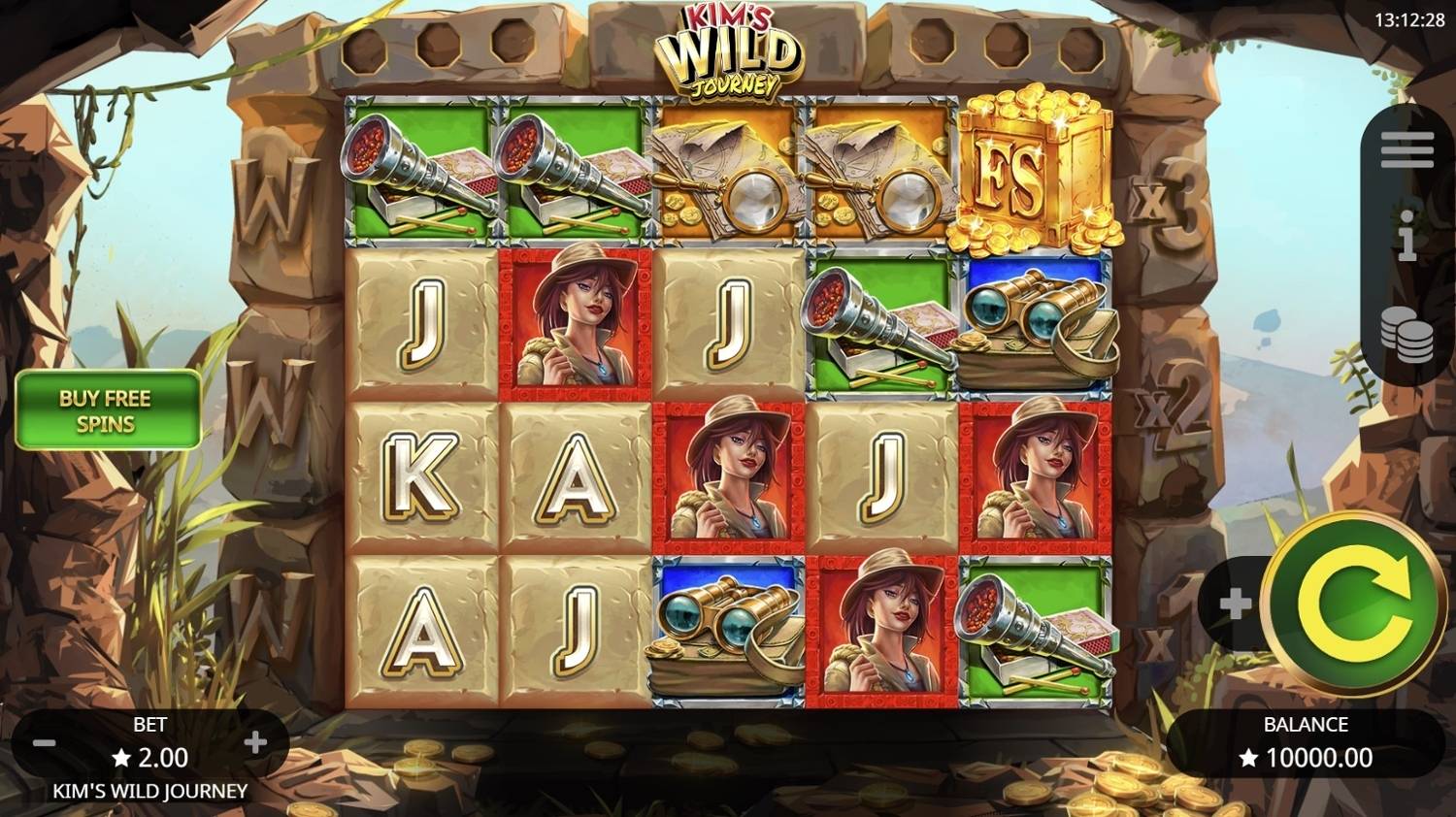
Task: Decrease the bet with the minus stepper
Action: (x=43, y=741)
